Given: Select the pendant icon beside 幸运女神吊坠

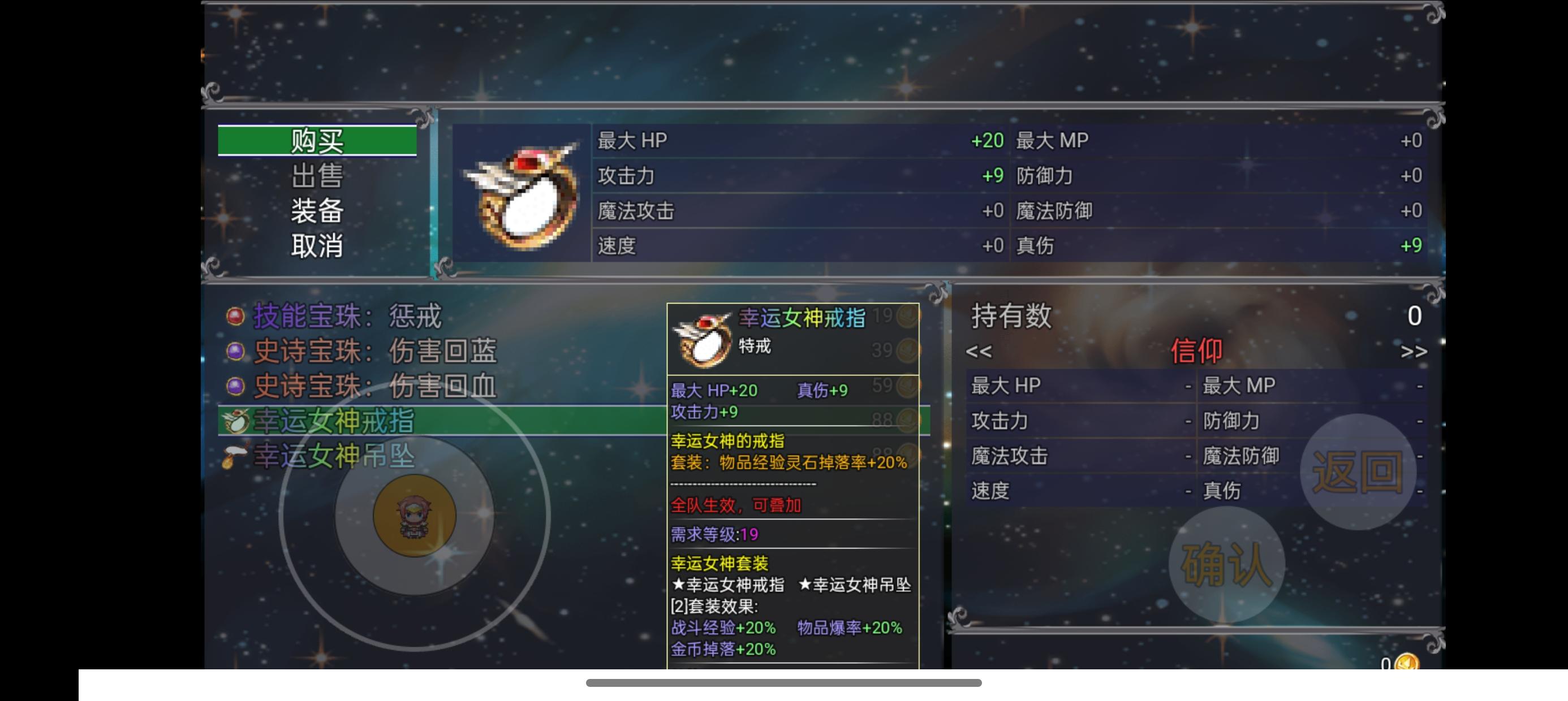Looking at the screenshot, I should (238, 457).
